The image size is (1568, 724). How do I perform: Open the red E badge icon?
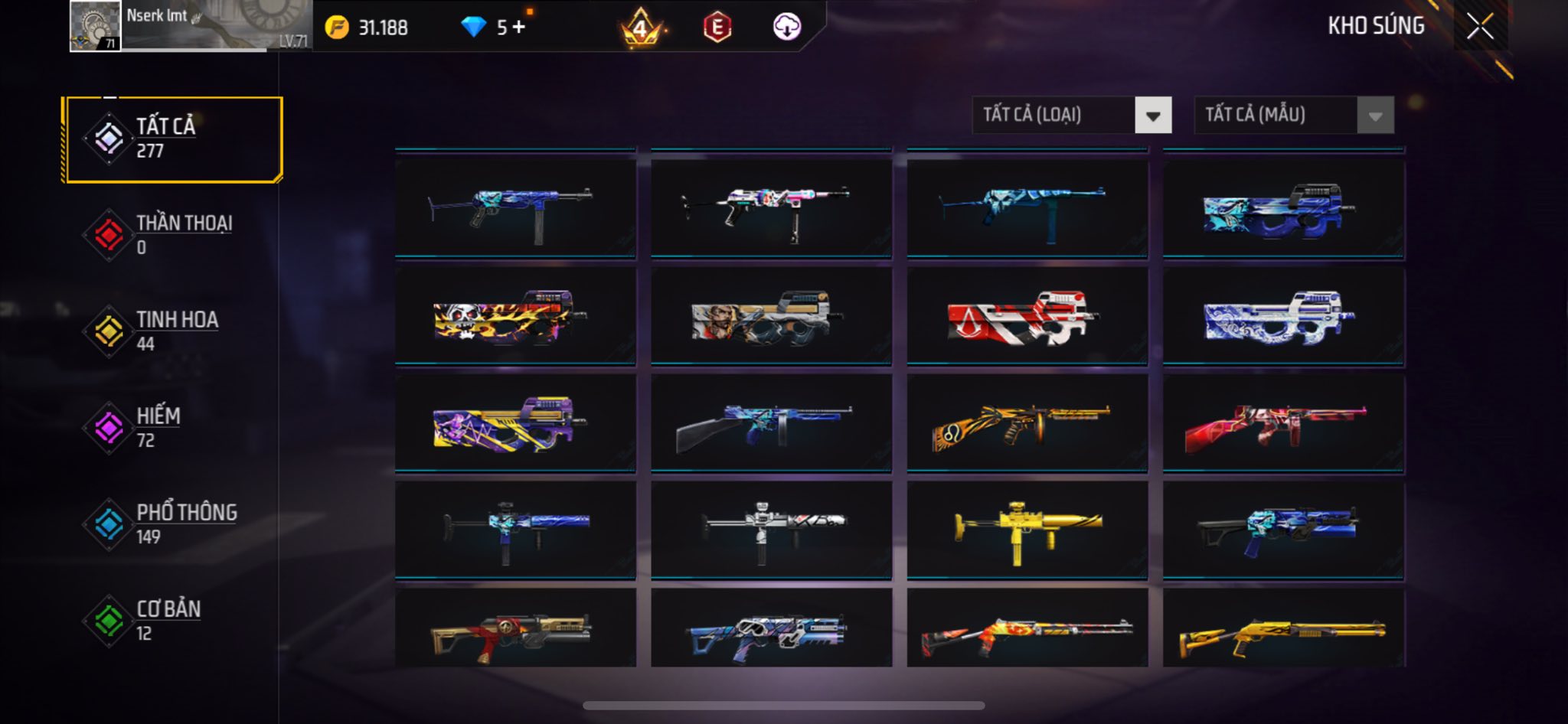click(x=717, y=28)
